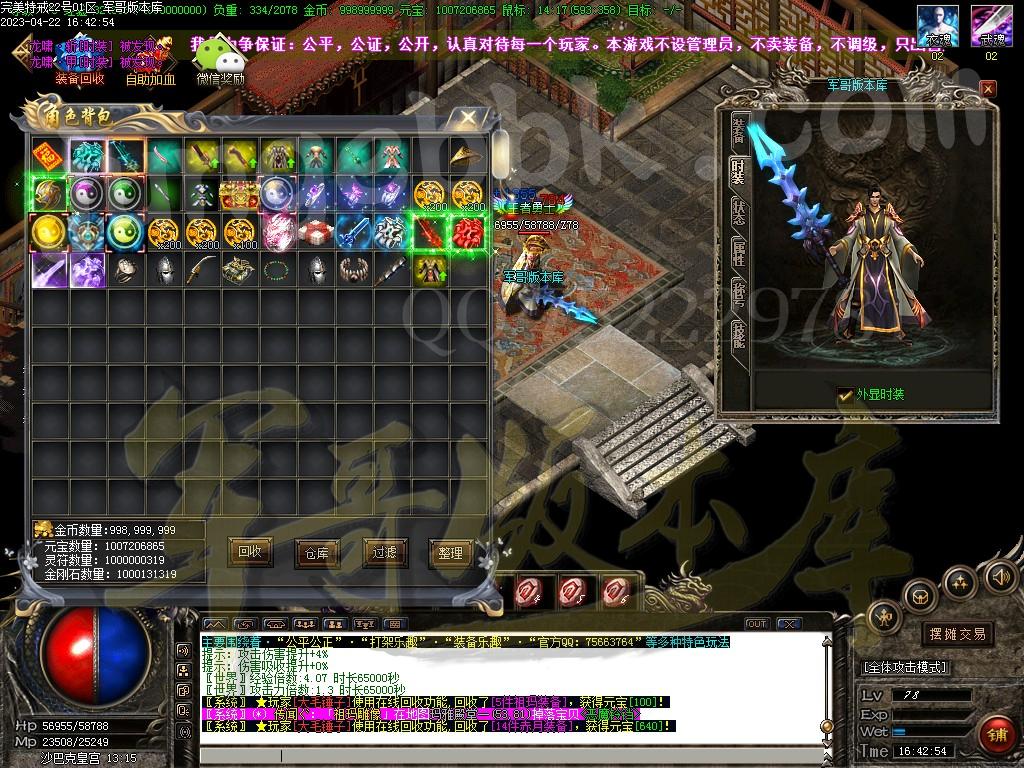The image size is (1024, 768).
Task: Open 摆摊交易 stall trading
Action: [x=957, y=634]
